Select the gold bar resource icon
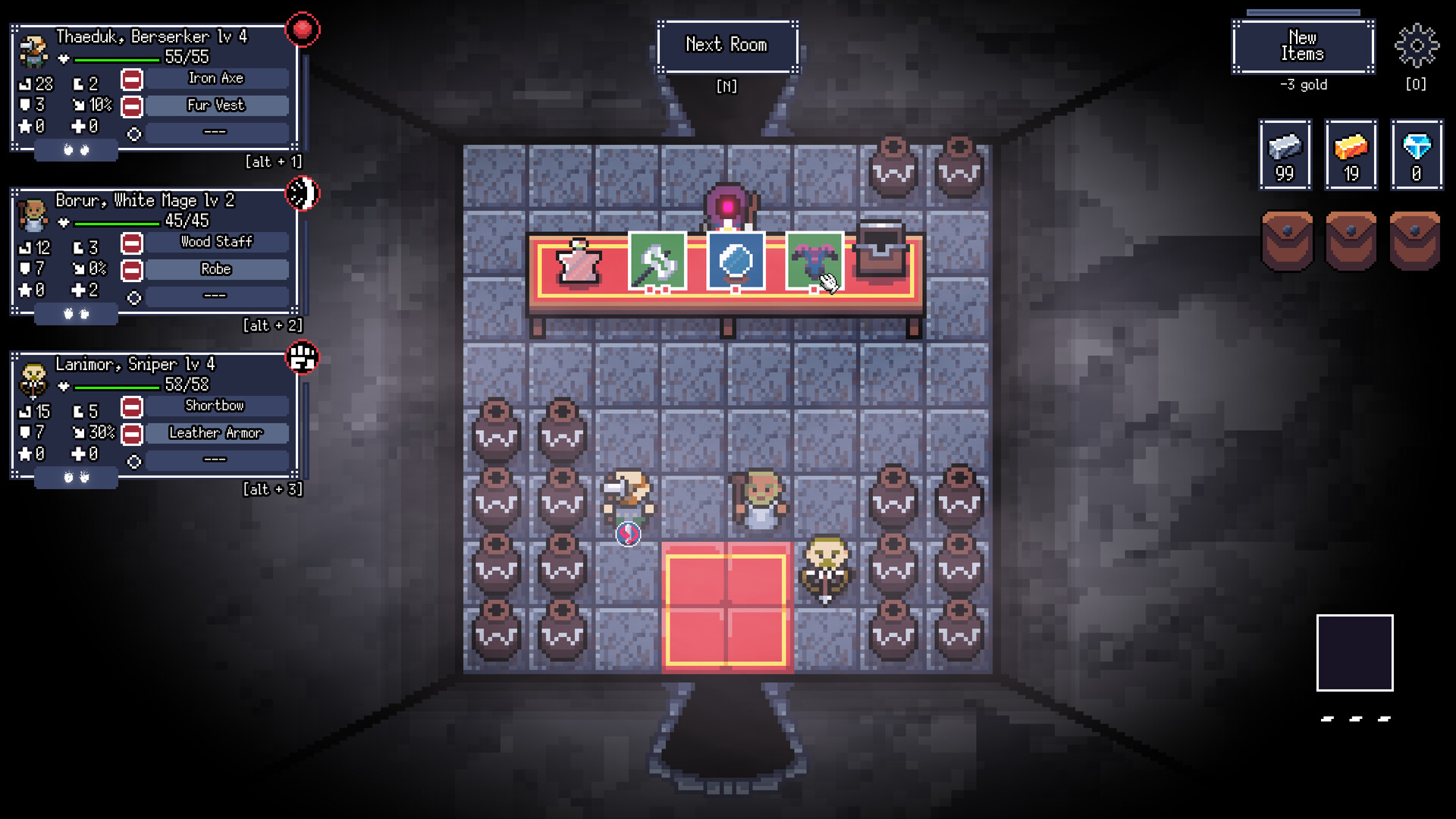Viewport: 1456px width, 819px height. click(x=1351, y=155)
